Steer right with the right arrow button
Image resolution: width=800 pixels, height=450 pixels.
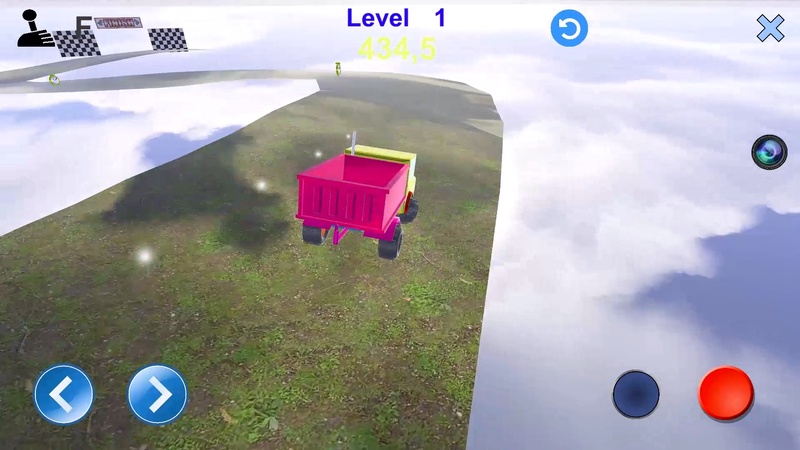(x=158, y=394)
